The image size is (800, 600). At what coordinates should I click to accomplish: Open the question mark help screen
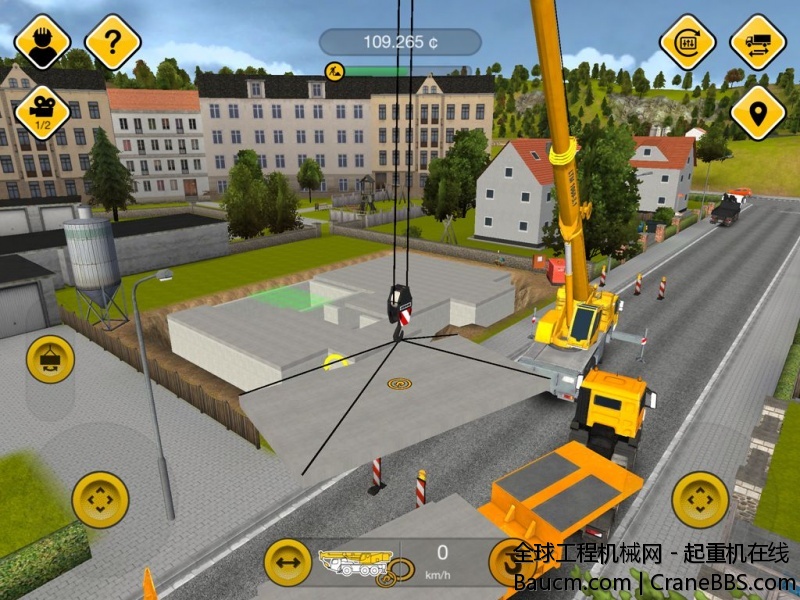point(112,42)
